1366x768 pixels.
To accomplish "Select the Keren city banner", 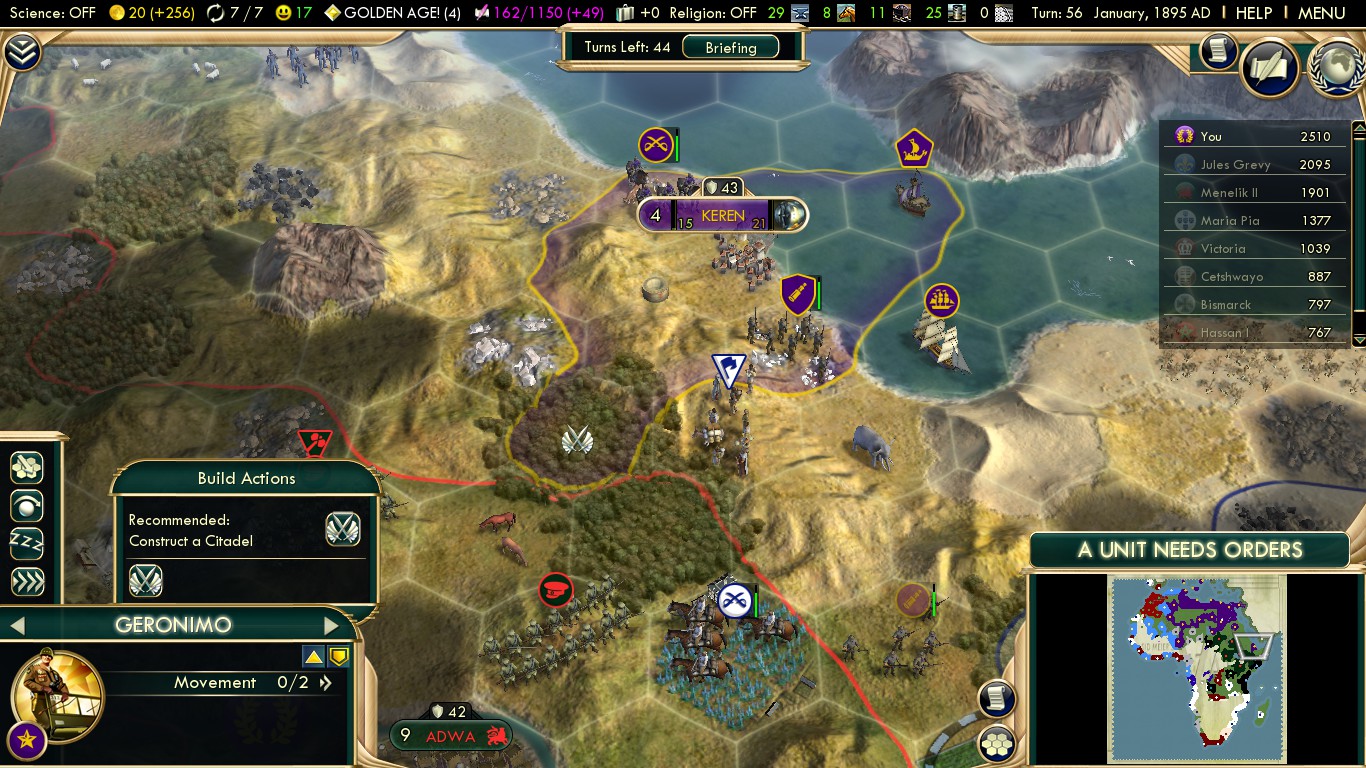I will (x=722, y=215).
